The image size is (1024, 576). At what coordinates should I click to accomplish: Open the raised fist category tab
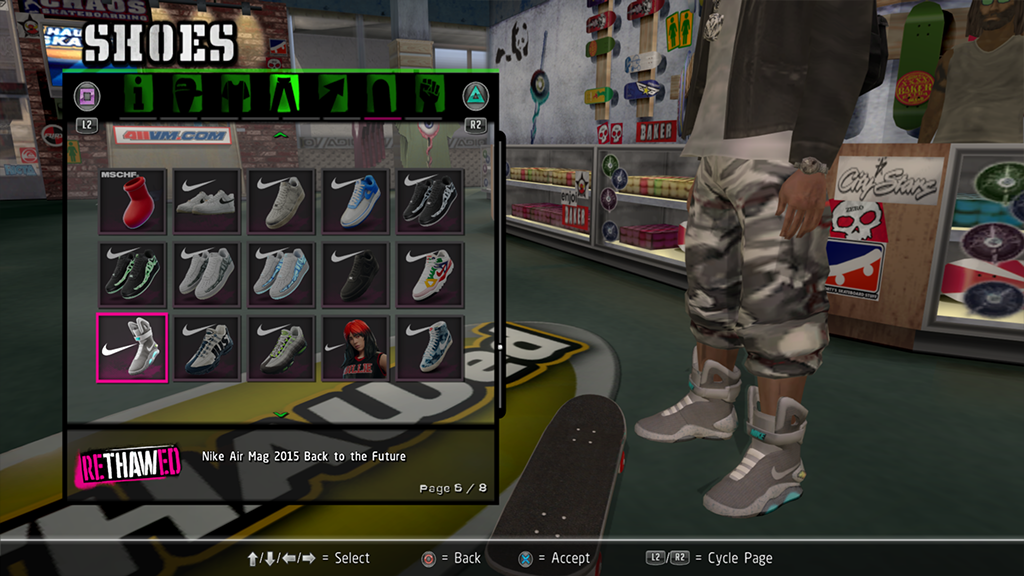[430, 96]
